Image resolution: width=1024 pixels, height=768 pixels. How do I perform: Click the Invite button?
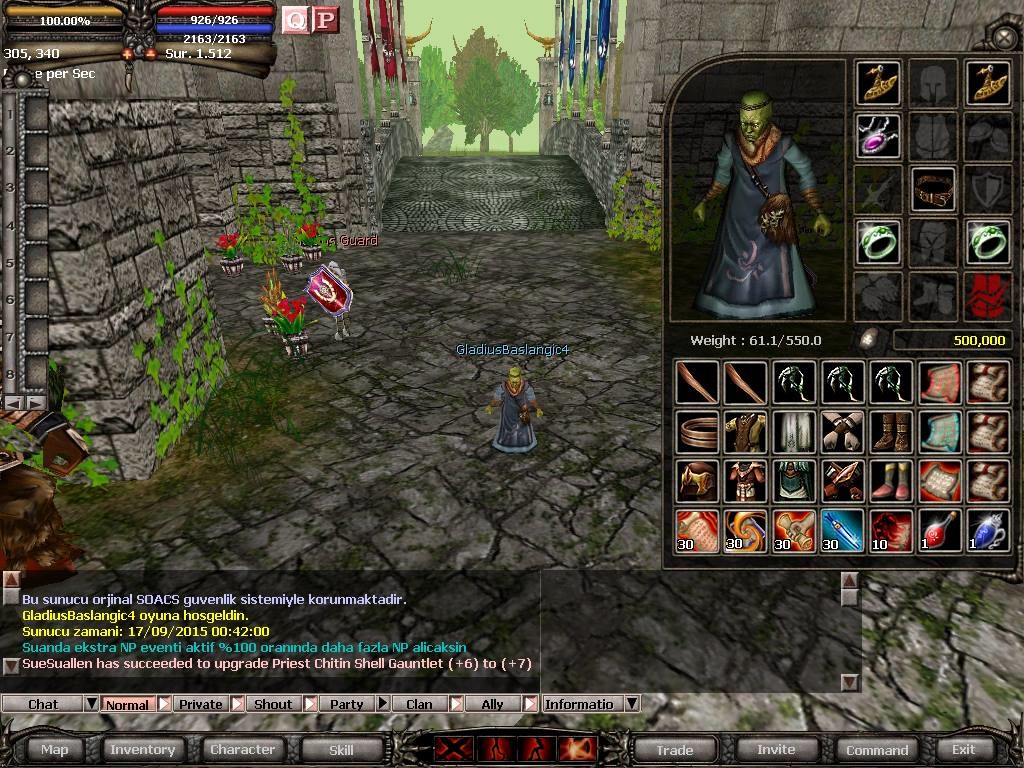776,749
